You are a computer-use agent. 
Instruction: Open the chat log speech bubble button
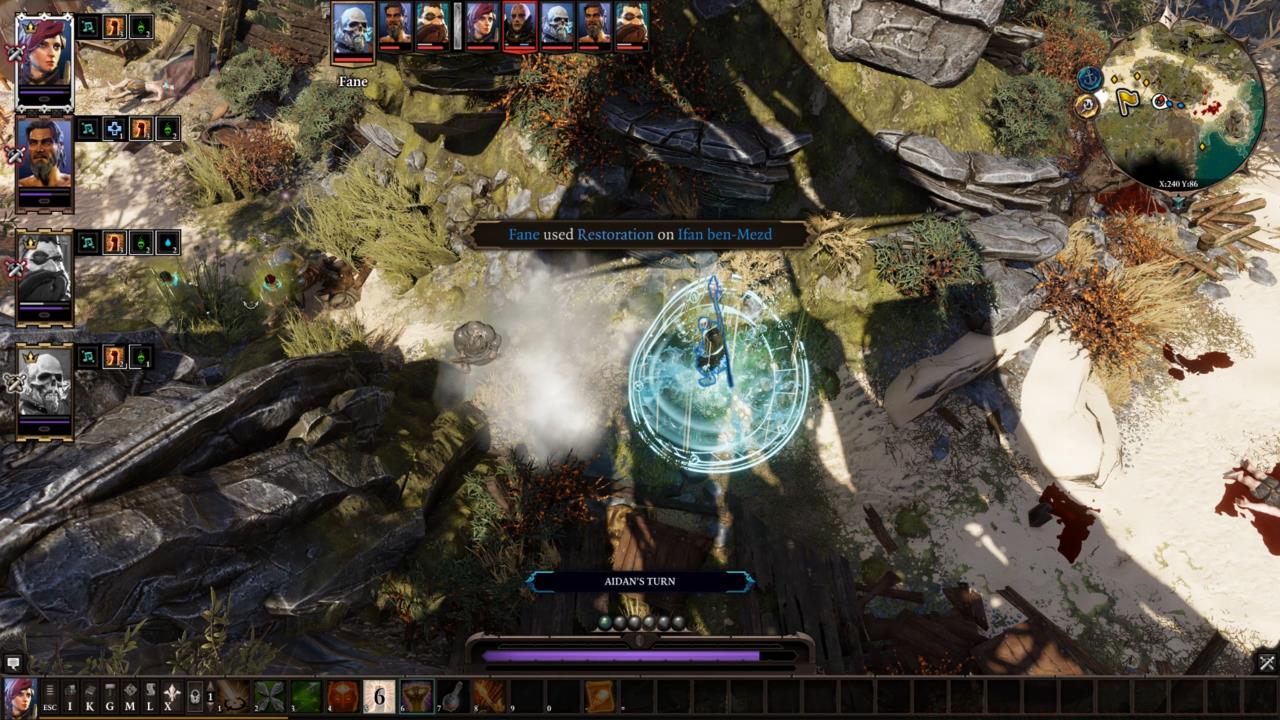[13, 662]
